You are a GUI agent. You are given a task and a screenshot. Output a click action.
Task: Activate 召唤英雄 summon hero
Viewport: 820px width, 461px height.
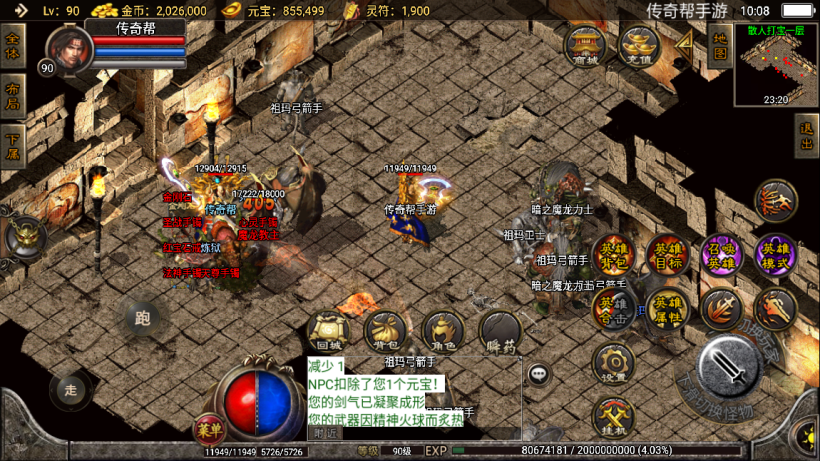pos(721,257)
